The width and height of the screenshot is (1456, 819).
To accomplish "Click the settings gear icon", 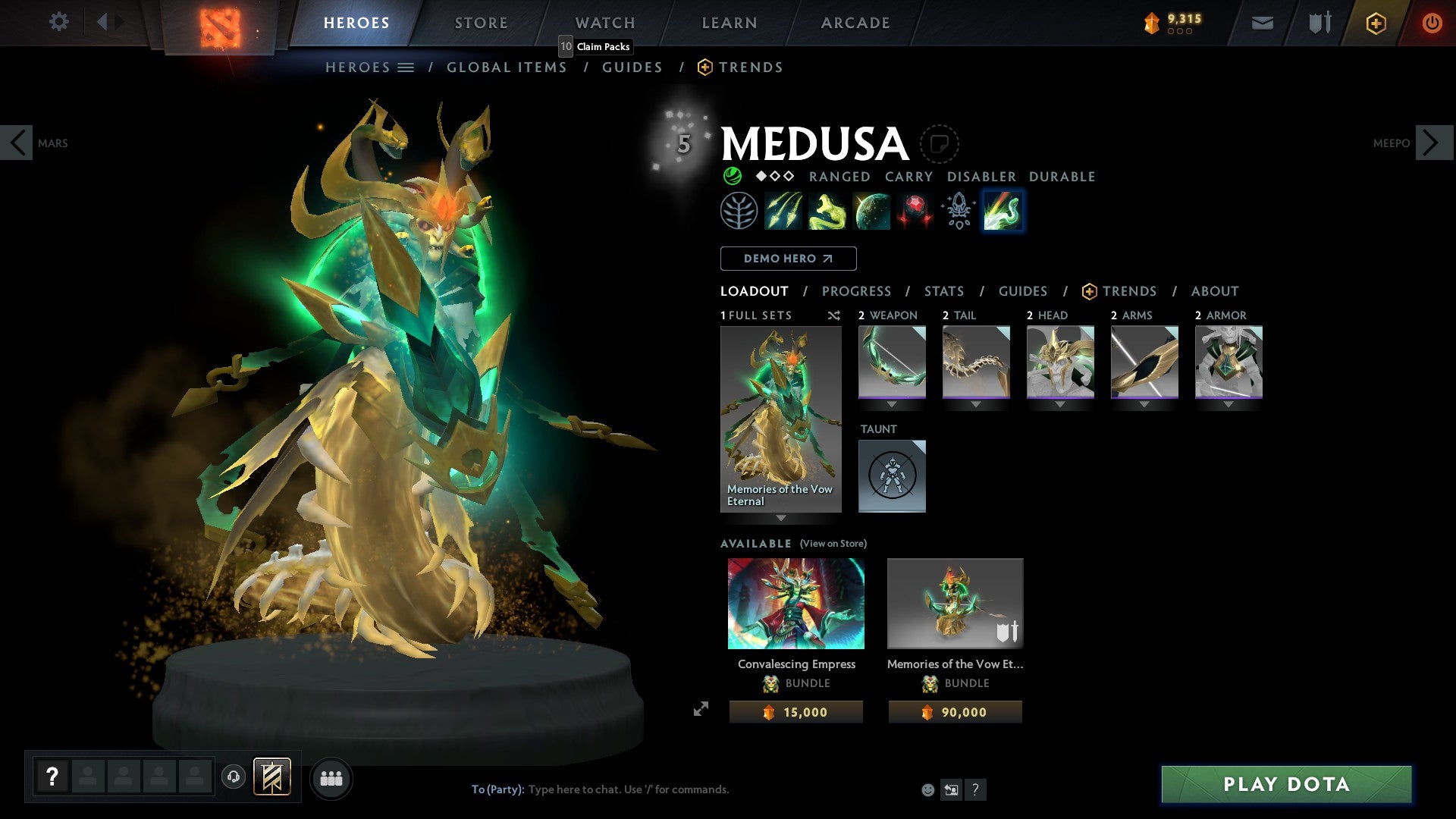I will (x=58, y=22).
